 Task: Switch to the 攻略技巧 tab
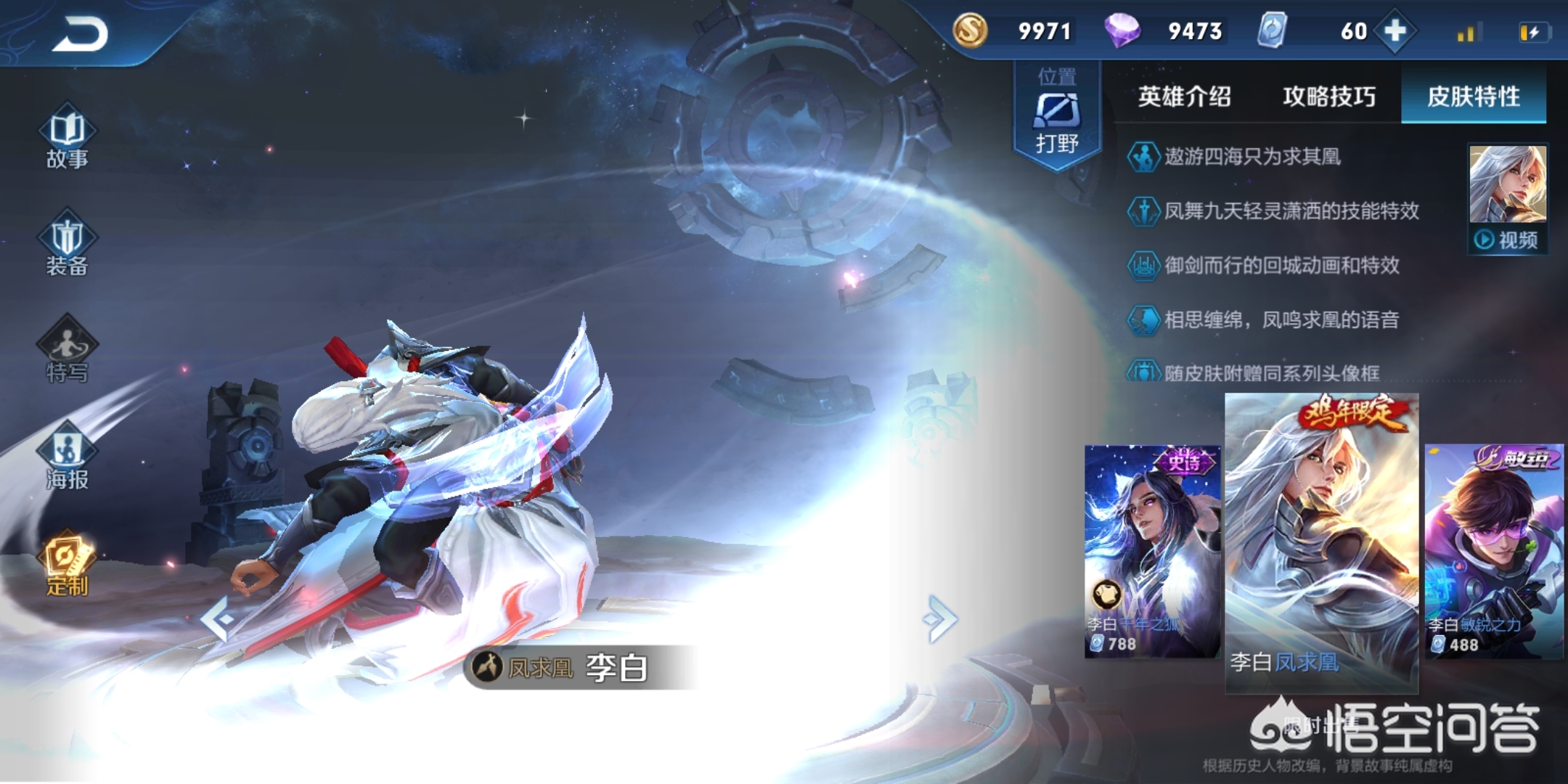point(1328,97)
